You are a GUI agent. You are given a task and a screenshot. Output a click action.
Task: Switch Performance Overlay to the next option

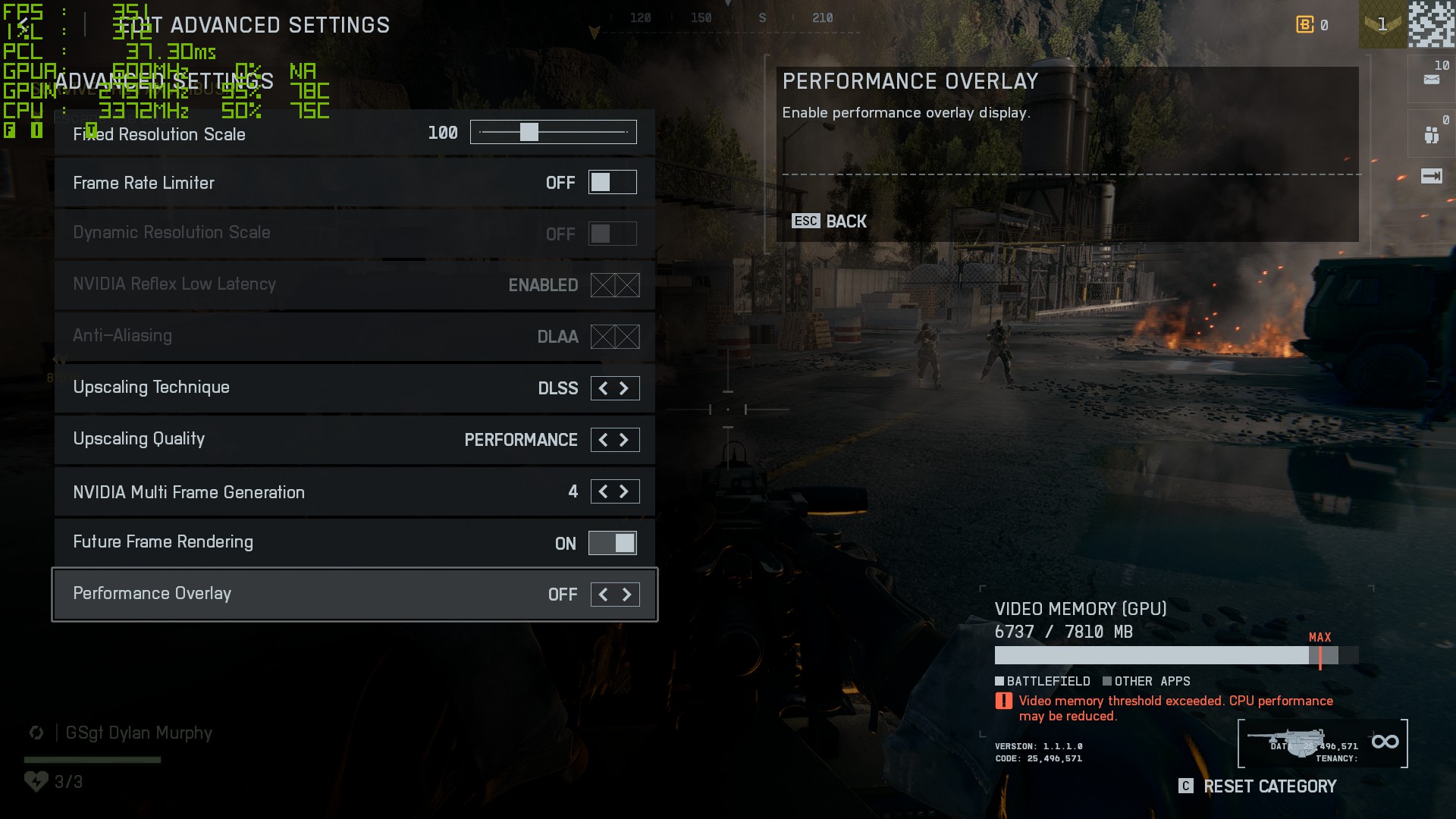(626, 595)
